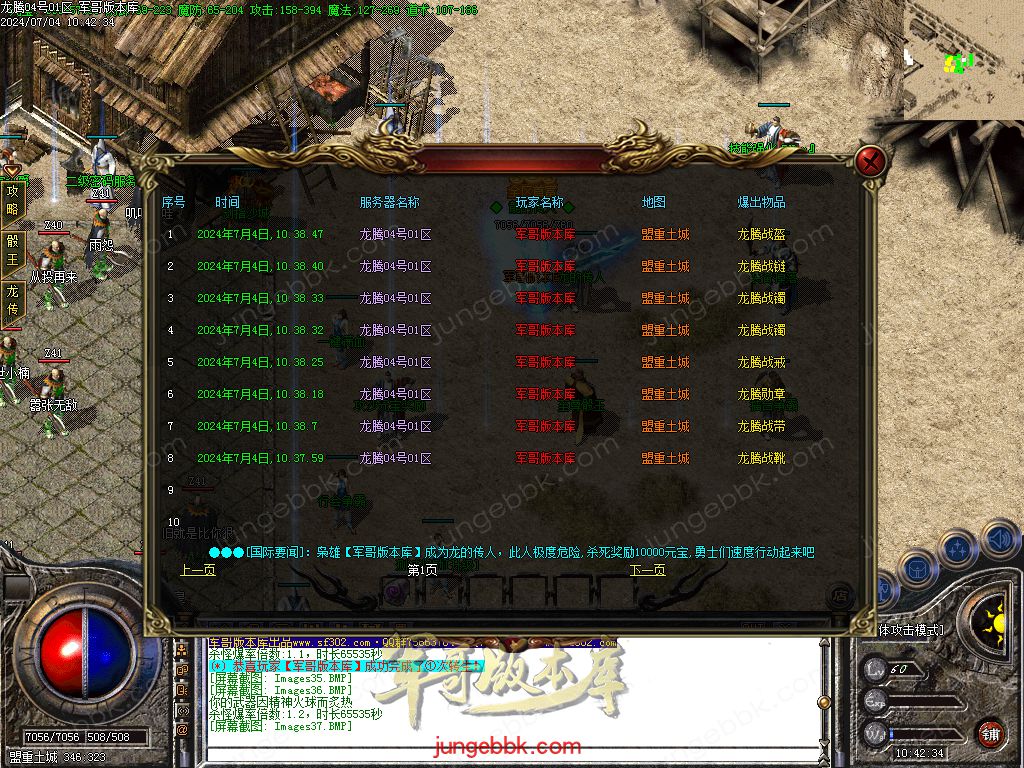
Task: Open the 骰王 side tab
Action: (12, 250)
